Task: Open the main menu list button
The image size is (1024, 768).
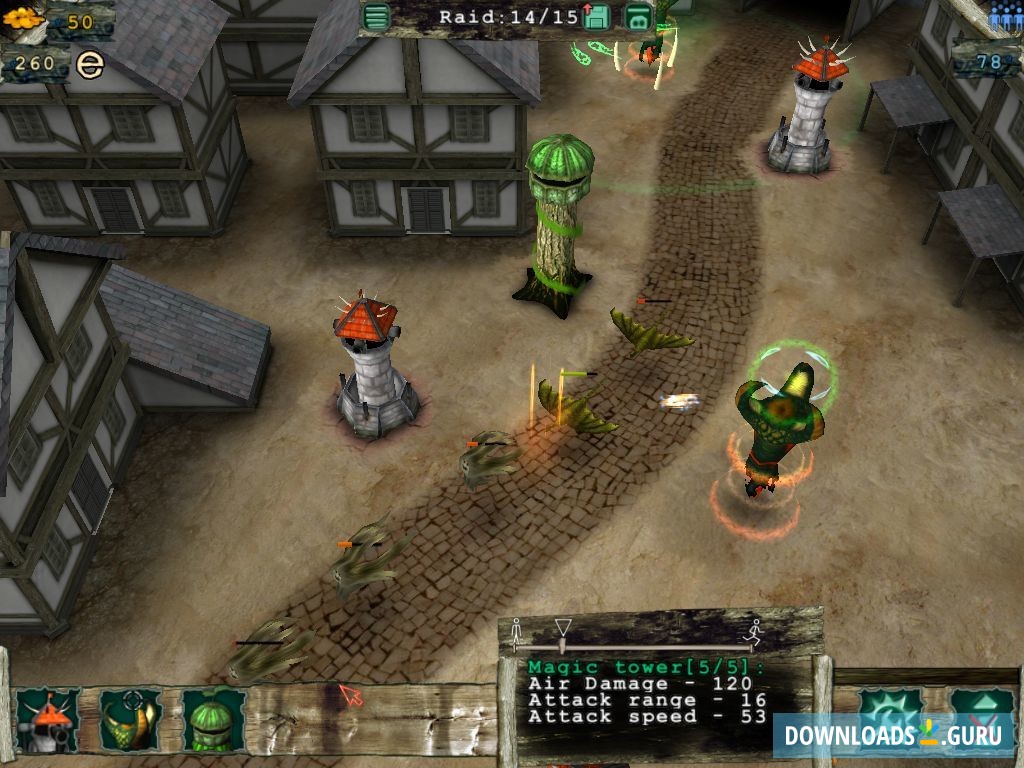Action: 376,17
